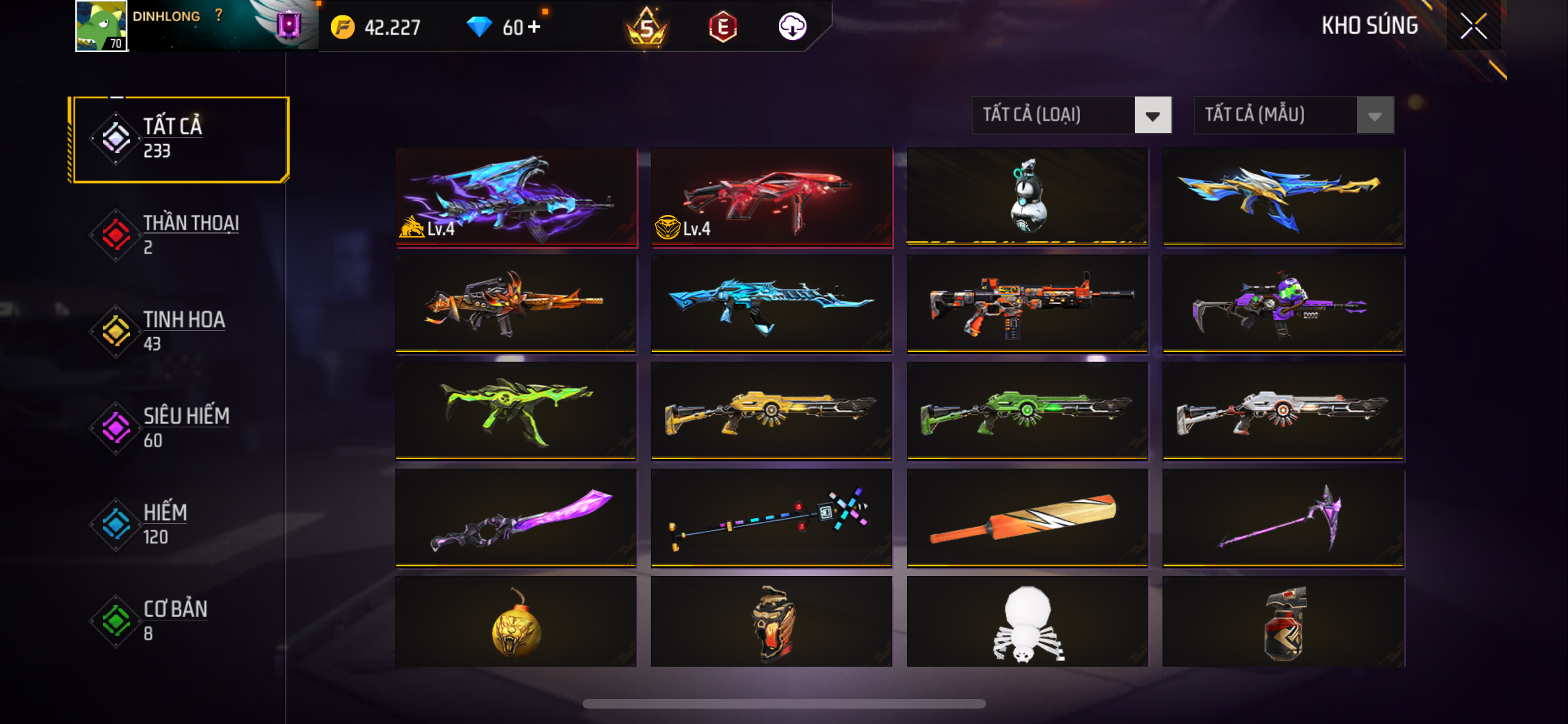Select the neon green SMG skin
Screen dimensions: 1568x724
click(x=516, y=411)
